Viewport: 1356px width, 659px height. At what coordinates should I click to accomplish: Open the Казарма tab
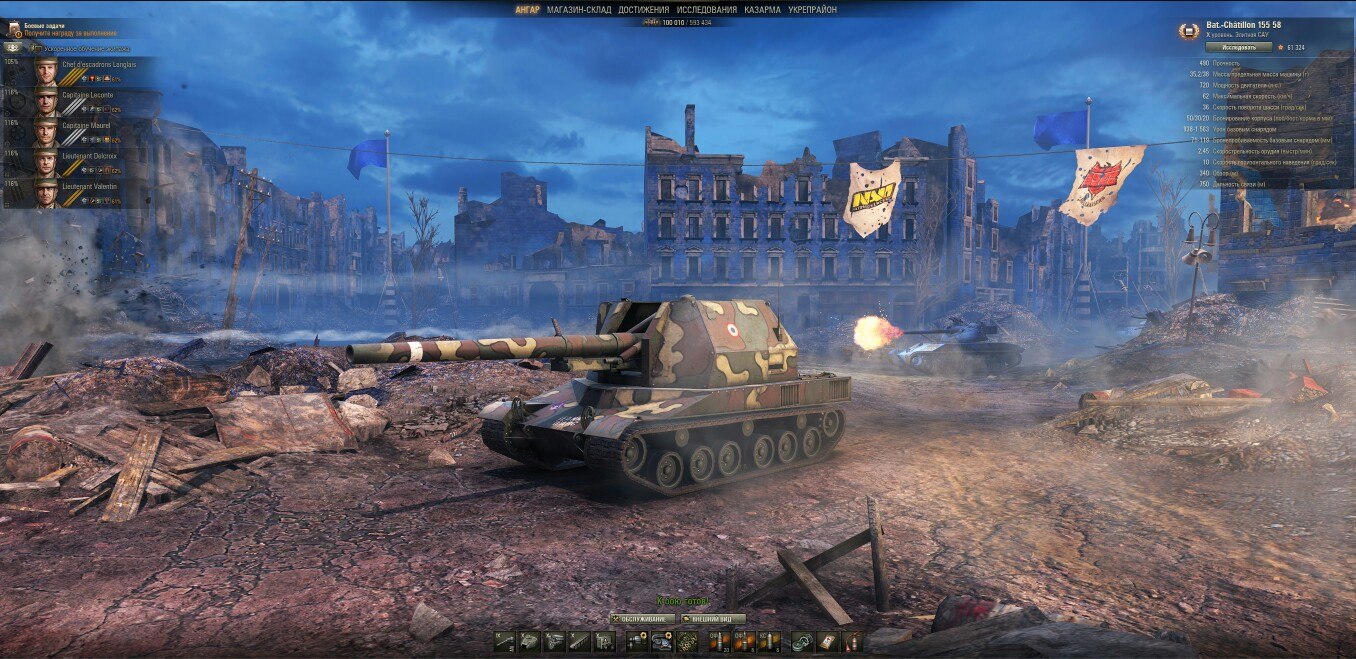point(762,10)
